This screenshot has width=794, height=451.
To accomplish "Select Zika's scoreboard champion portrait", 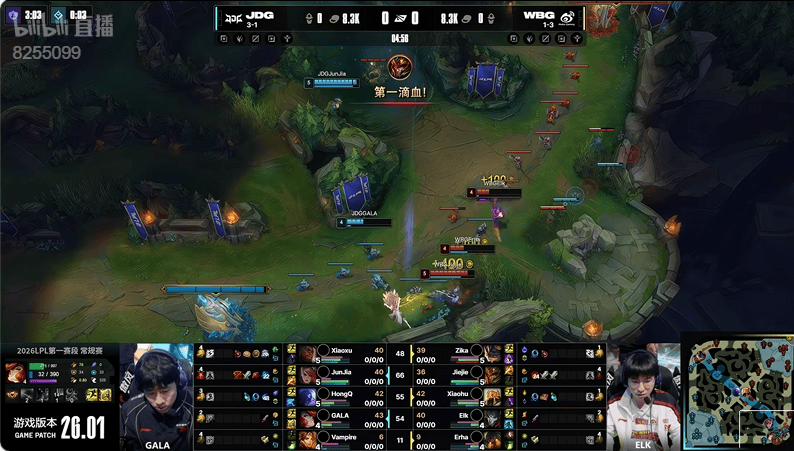I will (491, 353).
